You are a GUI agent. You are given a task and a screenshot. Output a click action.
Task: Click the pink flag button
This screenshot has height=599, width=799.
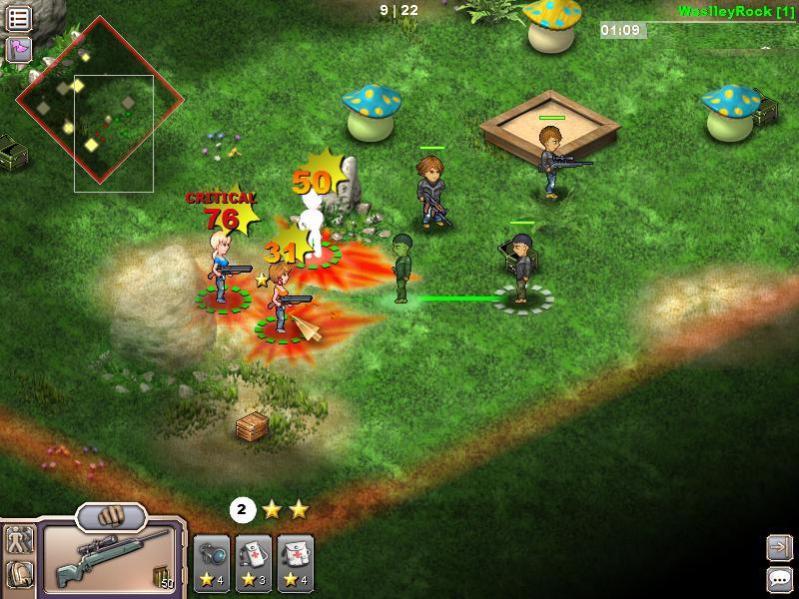pos(18,49)
